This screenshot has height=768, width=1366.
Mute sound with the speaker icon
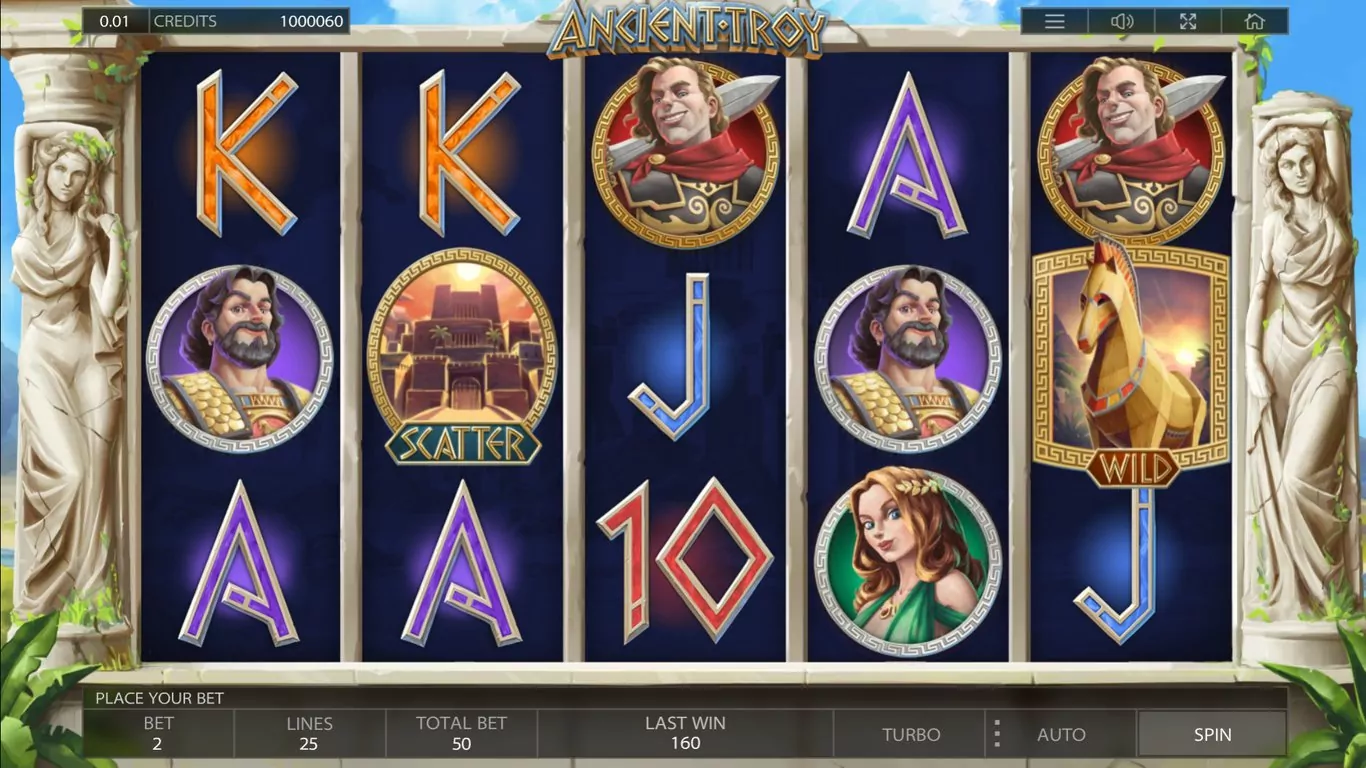(1121, 21)
